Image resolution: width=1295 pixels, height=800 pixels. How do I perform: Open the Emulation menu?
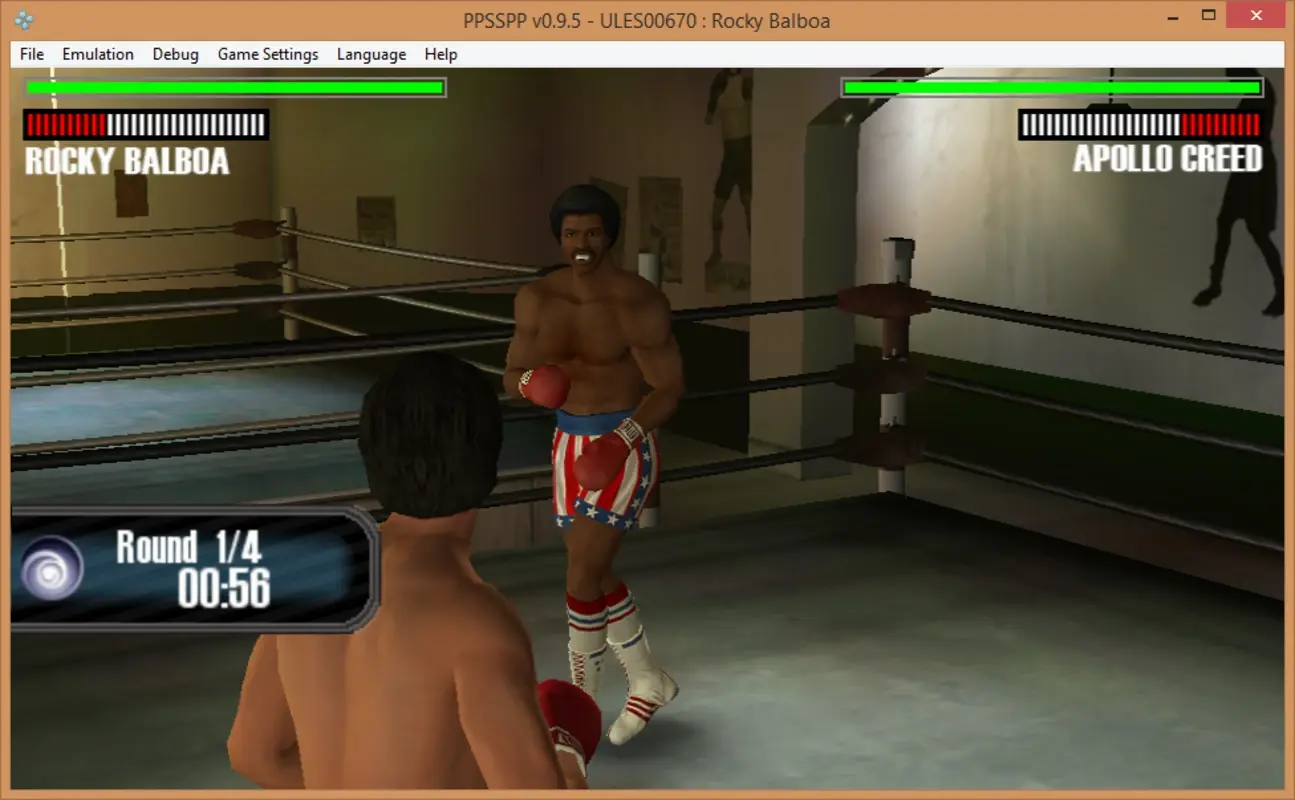pyautogui.click(x=97, y=54)
